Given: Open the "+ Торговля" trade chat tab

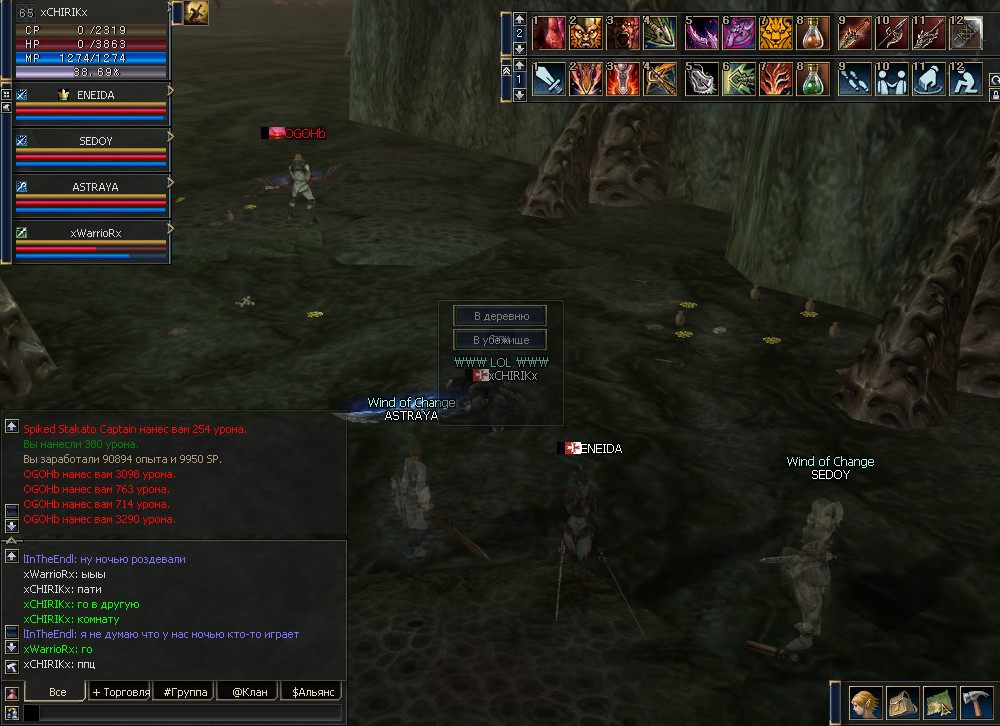Looking at the screenshot, I should coord(120,692).
